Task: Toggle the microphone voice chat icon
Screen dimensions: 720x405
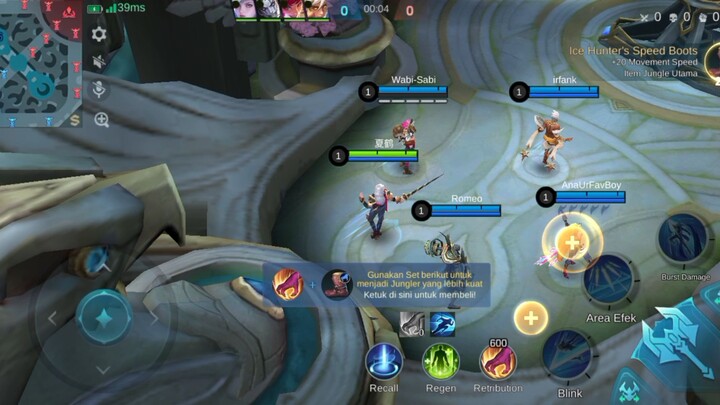Action: (x=99, y=90)
